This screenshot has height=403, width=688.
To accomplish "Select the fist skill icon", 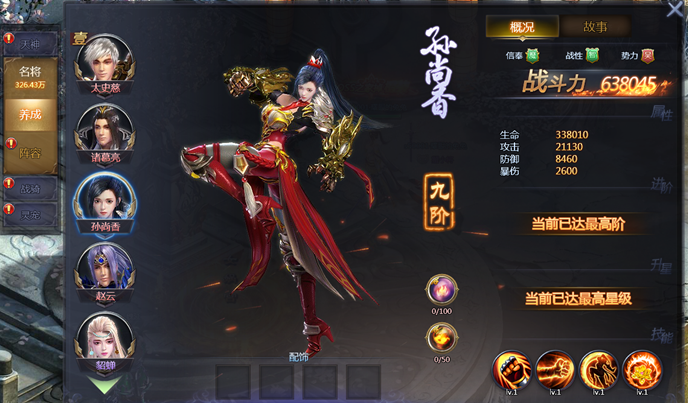I will click(510, 368).
